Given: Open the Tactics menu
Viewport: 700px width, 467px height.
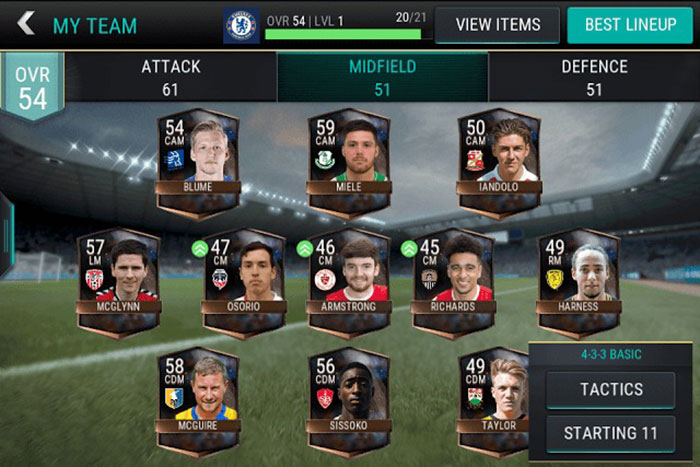Looking at the screenshot, I should coord(611,390).
